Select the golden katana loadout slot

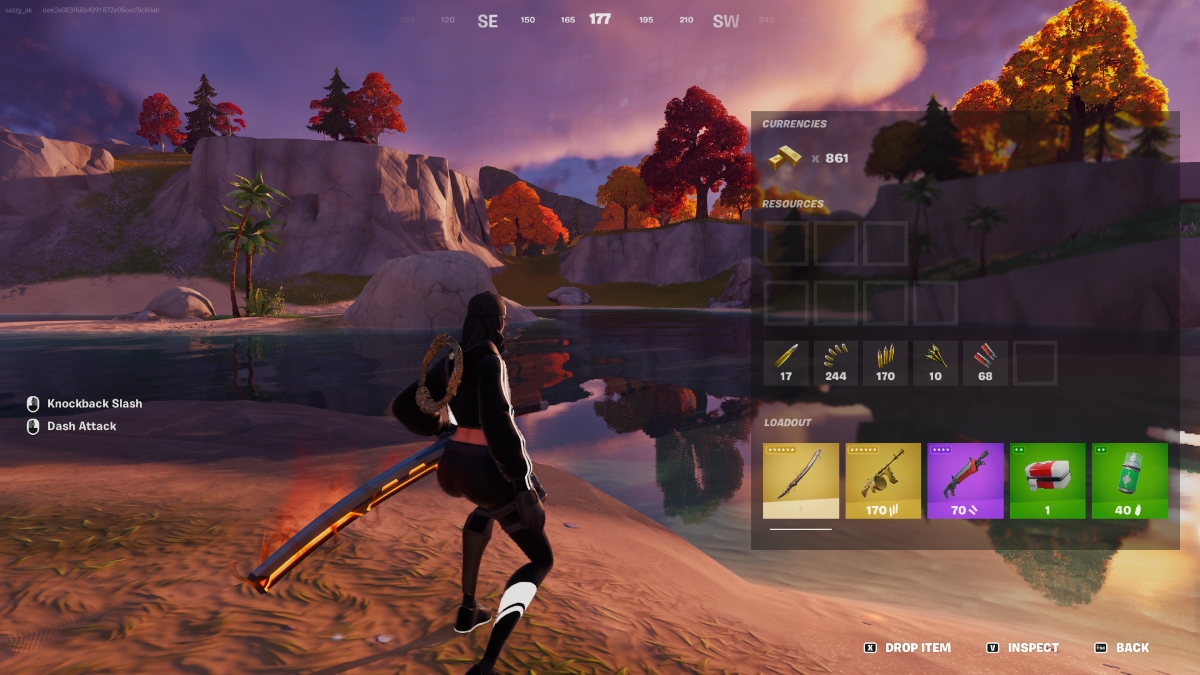tap(801, 481)
